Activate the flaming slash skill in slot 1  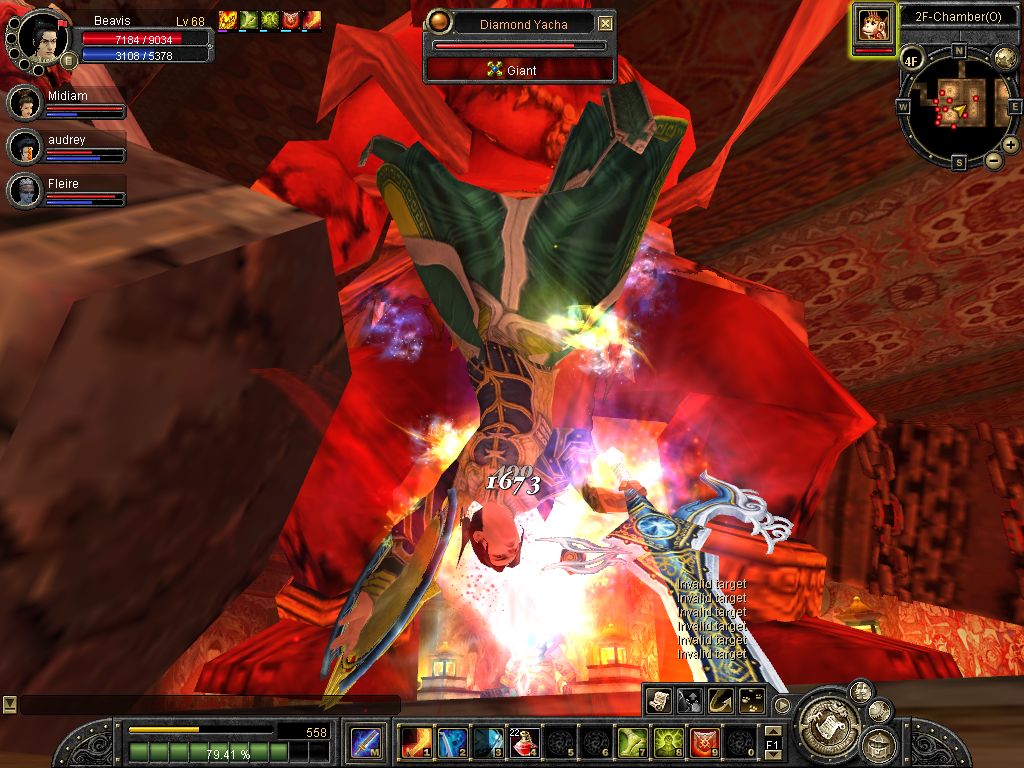[x=416, y=742]
